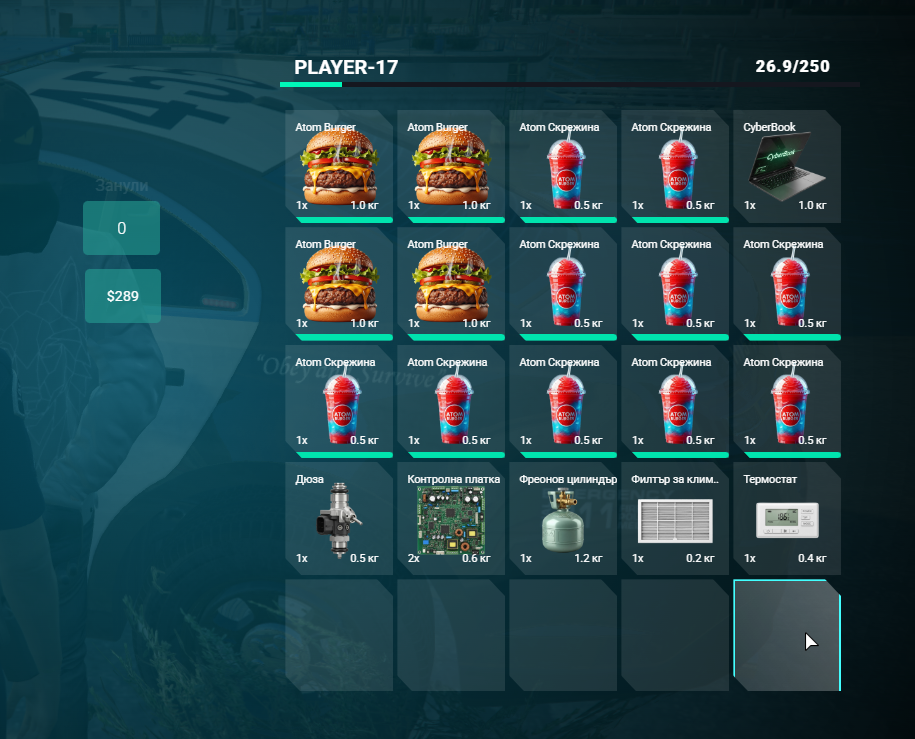Image resolution: width=915 pixels, height=739 pixels.
Task: Choose the Термостат item slot
Action: coord(786,518)
